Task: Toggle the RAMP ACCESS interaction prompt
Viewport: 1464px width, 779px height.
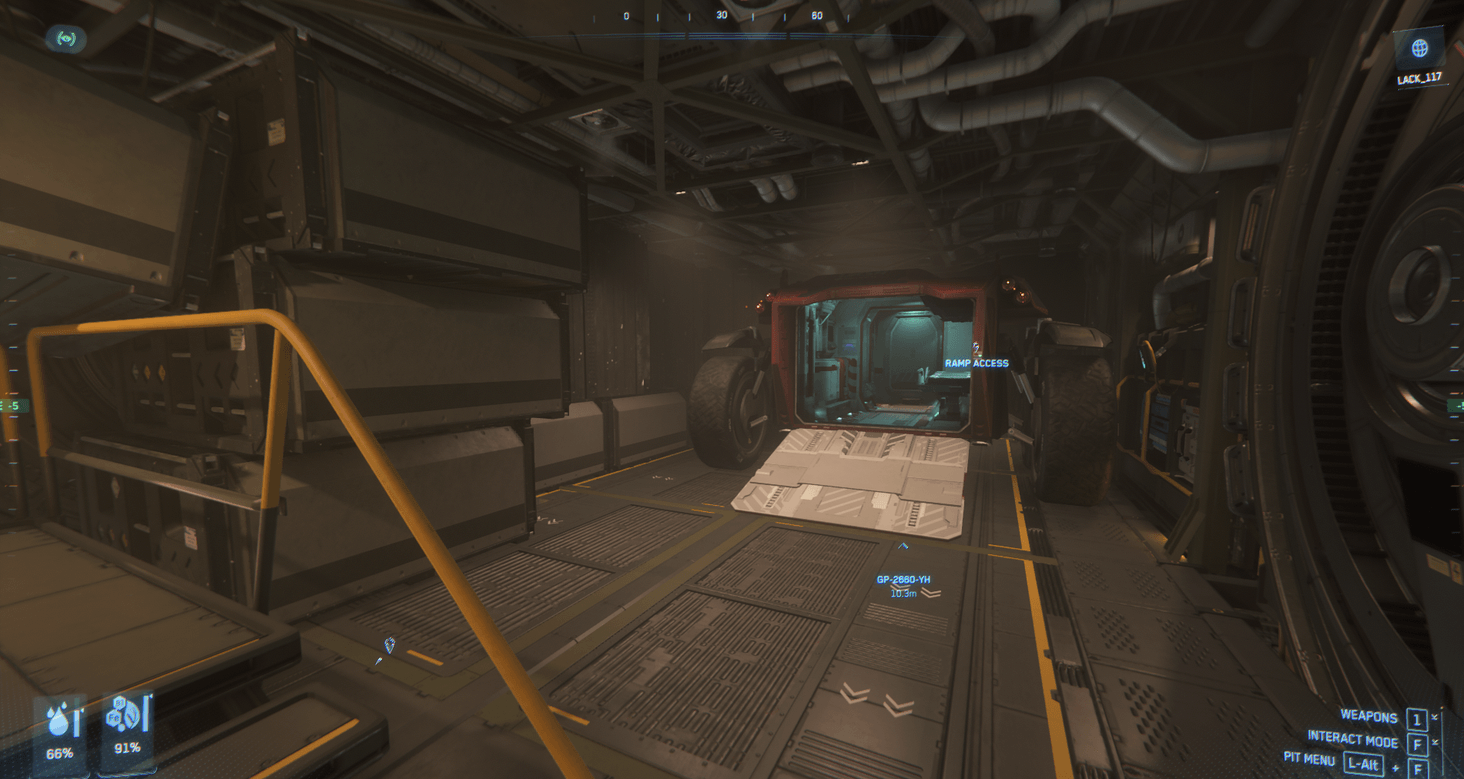Action: tap(975, 363)
